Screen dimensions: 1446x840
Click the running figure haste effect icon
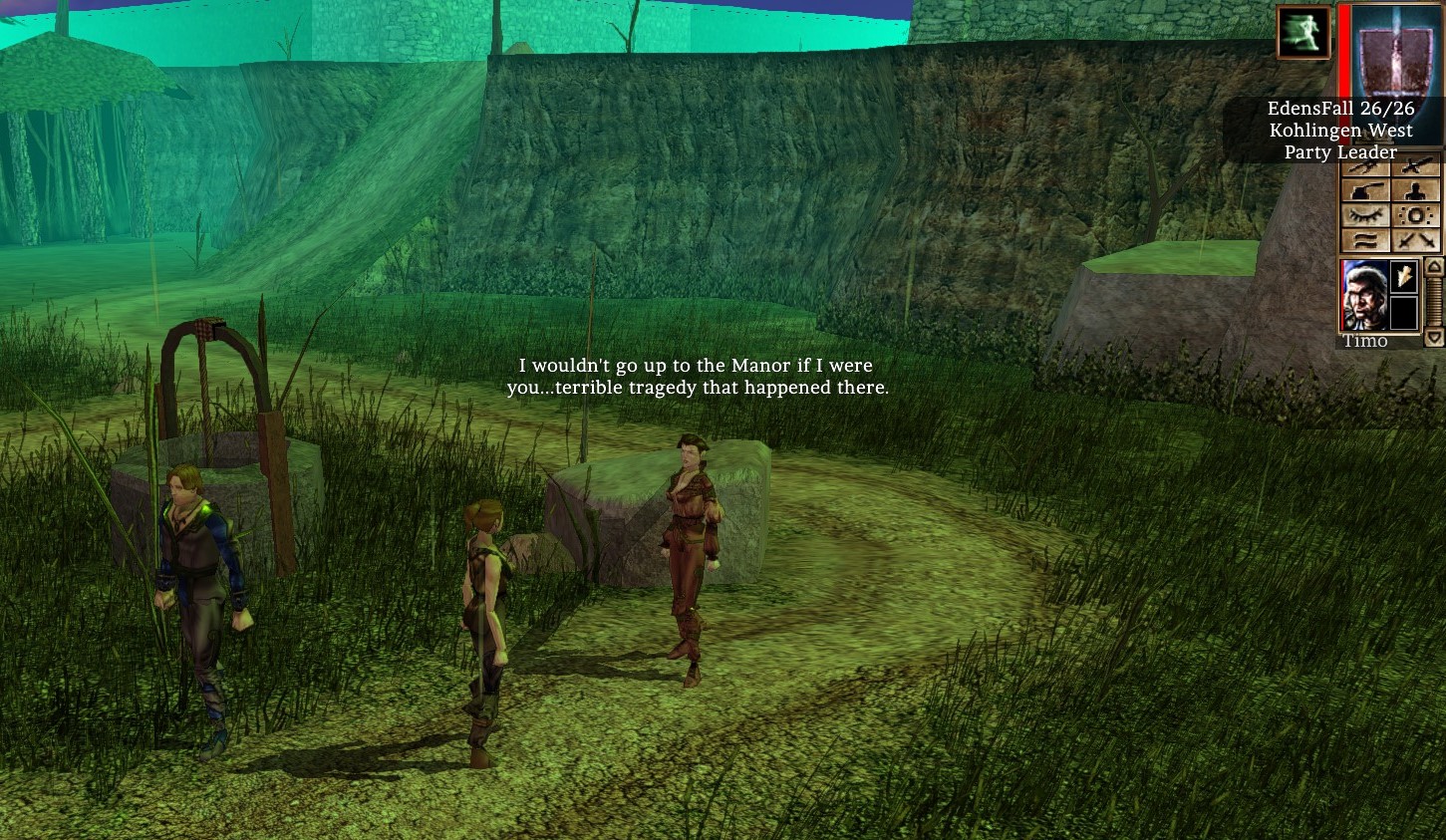pos(1303,32)
